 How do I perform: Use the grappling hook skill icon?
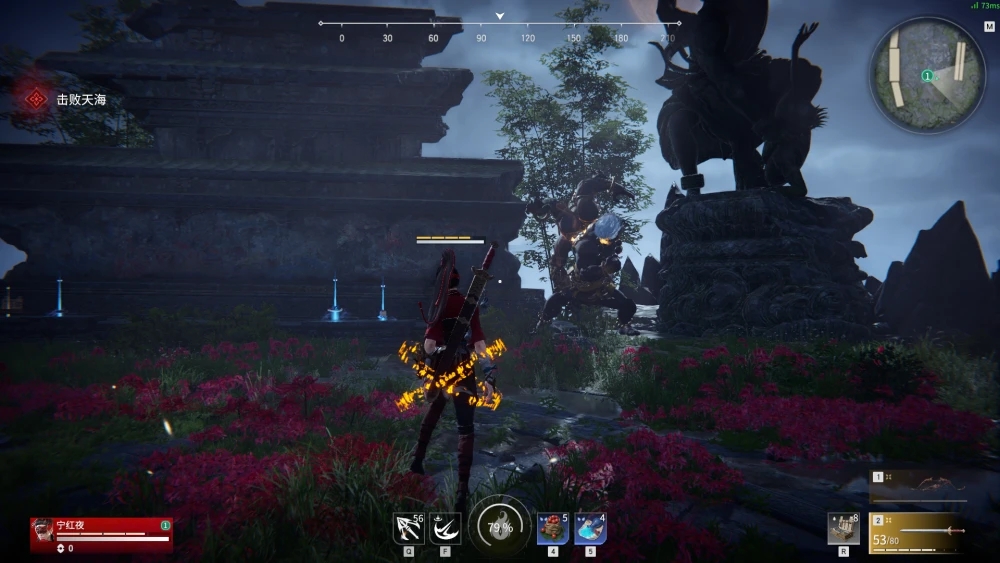click(x=408, y=528)
